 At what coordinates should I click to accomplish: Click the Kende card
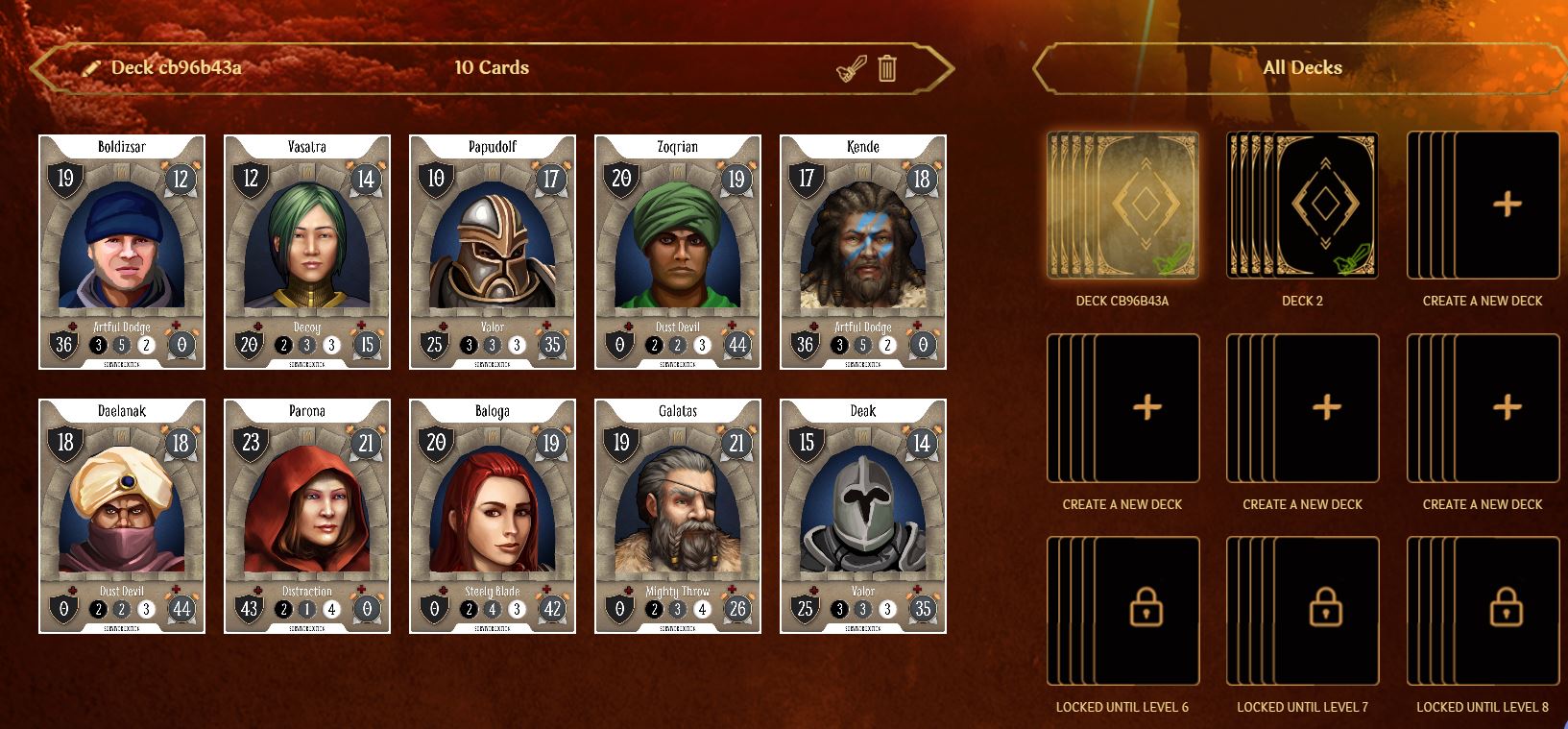point(863,252)
